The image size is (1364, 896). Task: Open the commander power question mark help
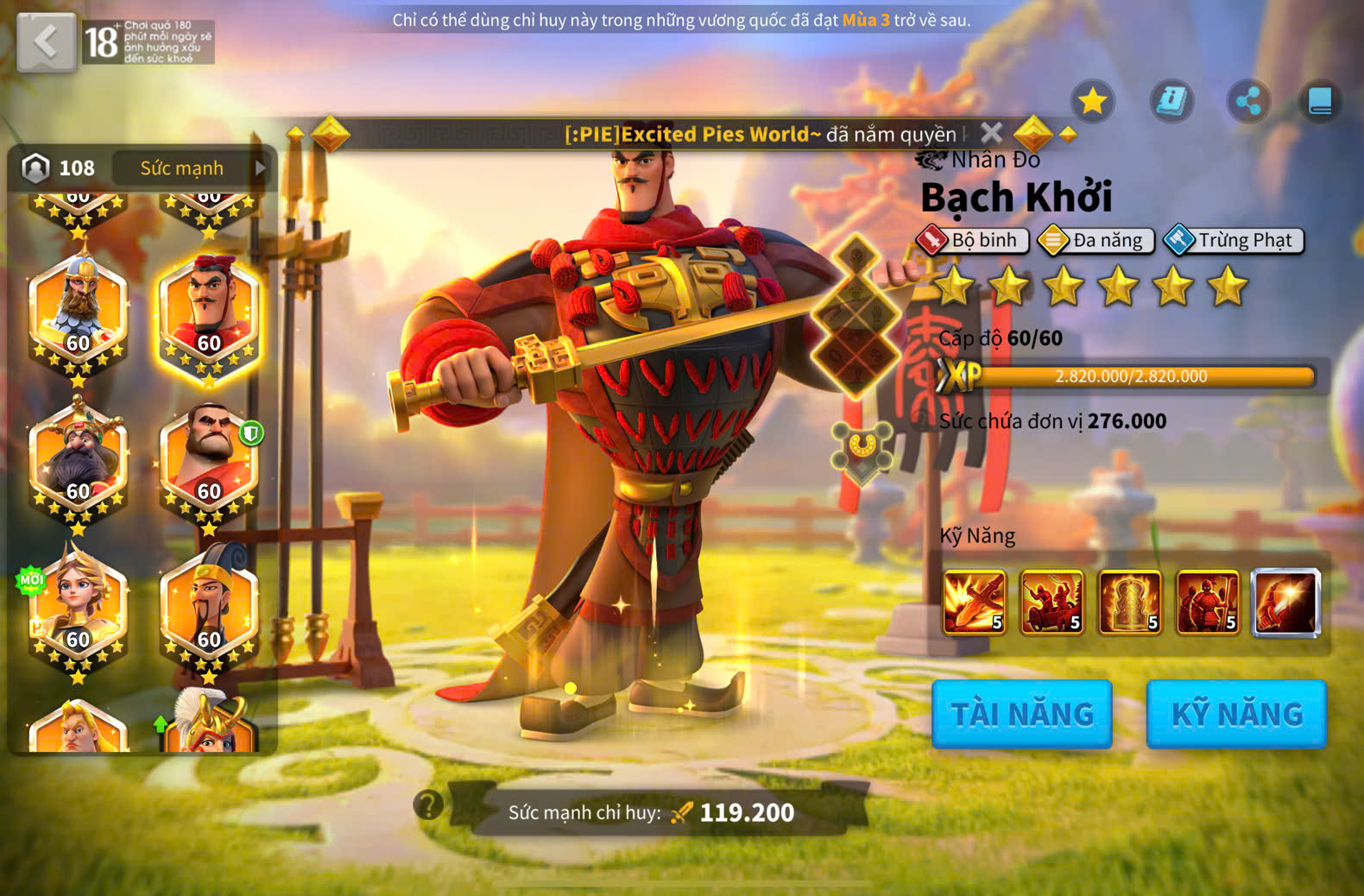point(428,805)
